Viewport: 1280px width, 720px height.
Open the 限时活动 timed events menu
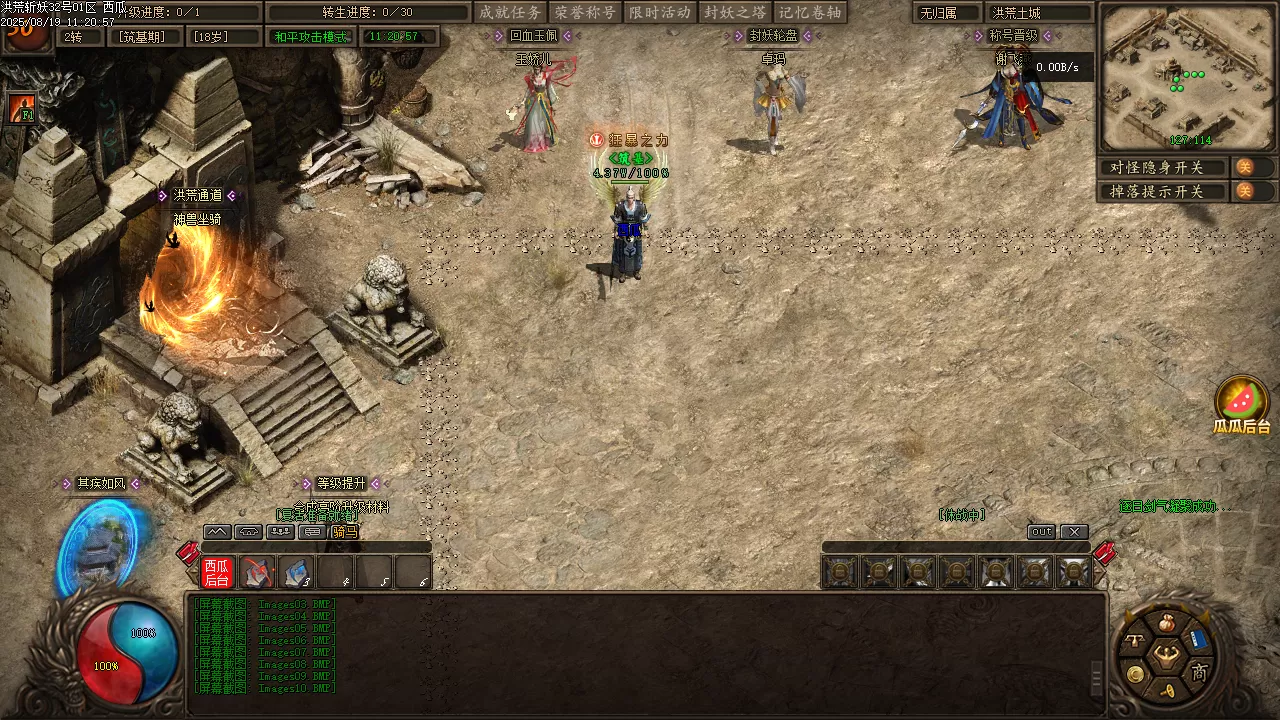[x=660, y=12]
